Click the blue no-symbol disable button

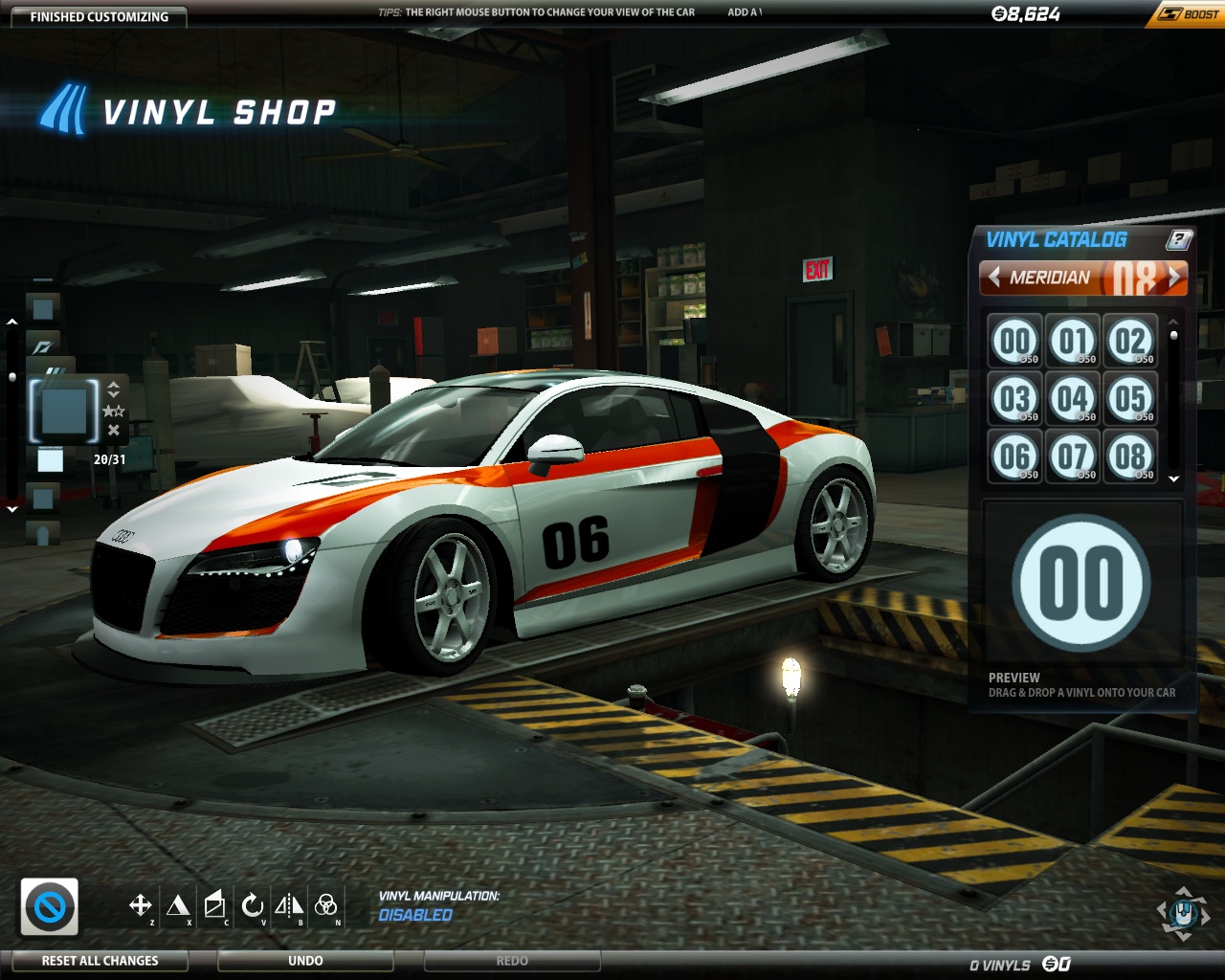pos(50,906)
